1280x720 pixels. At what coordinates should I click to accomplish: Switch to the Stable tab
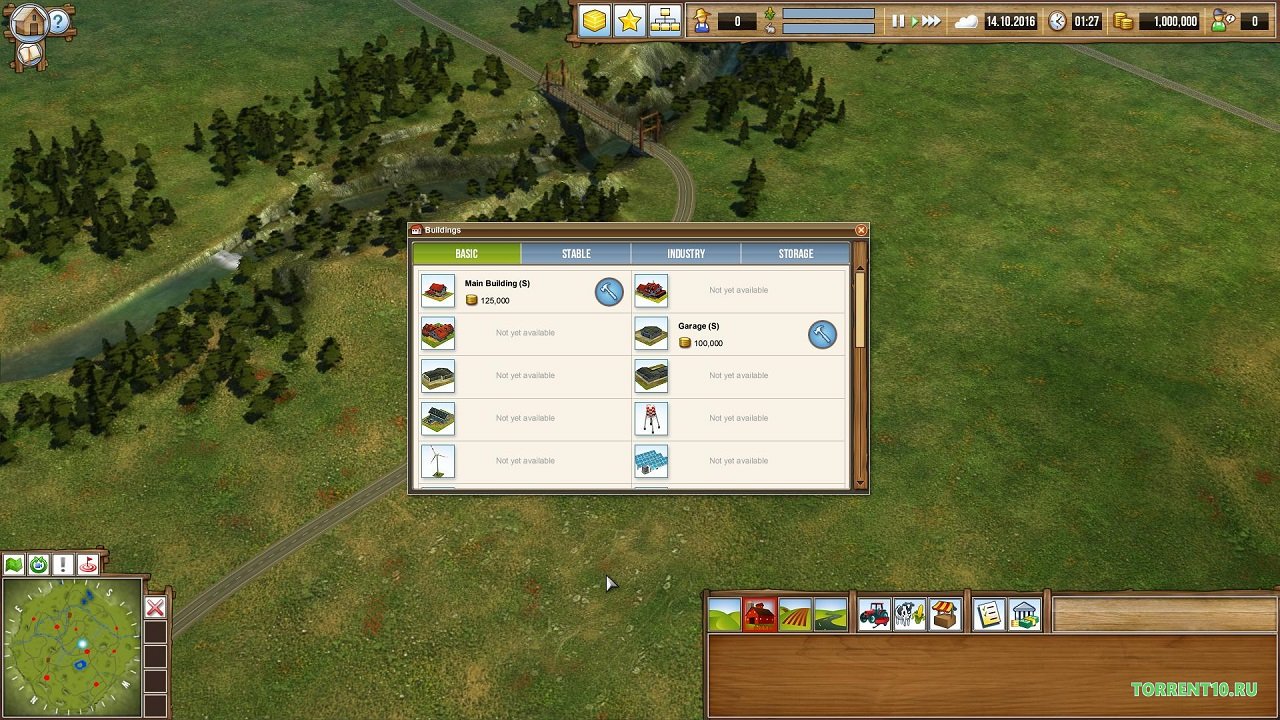576,254
